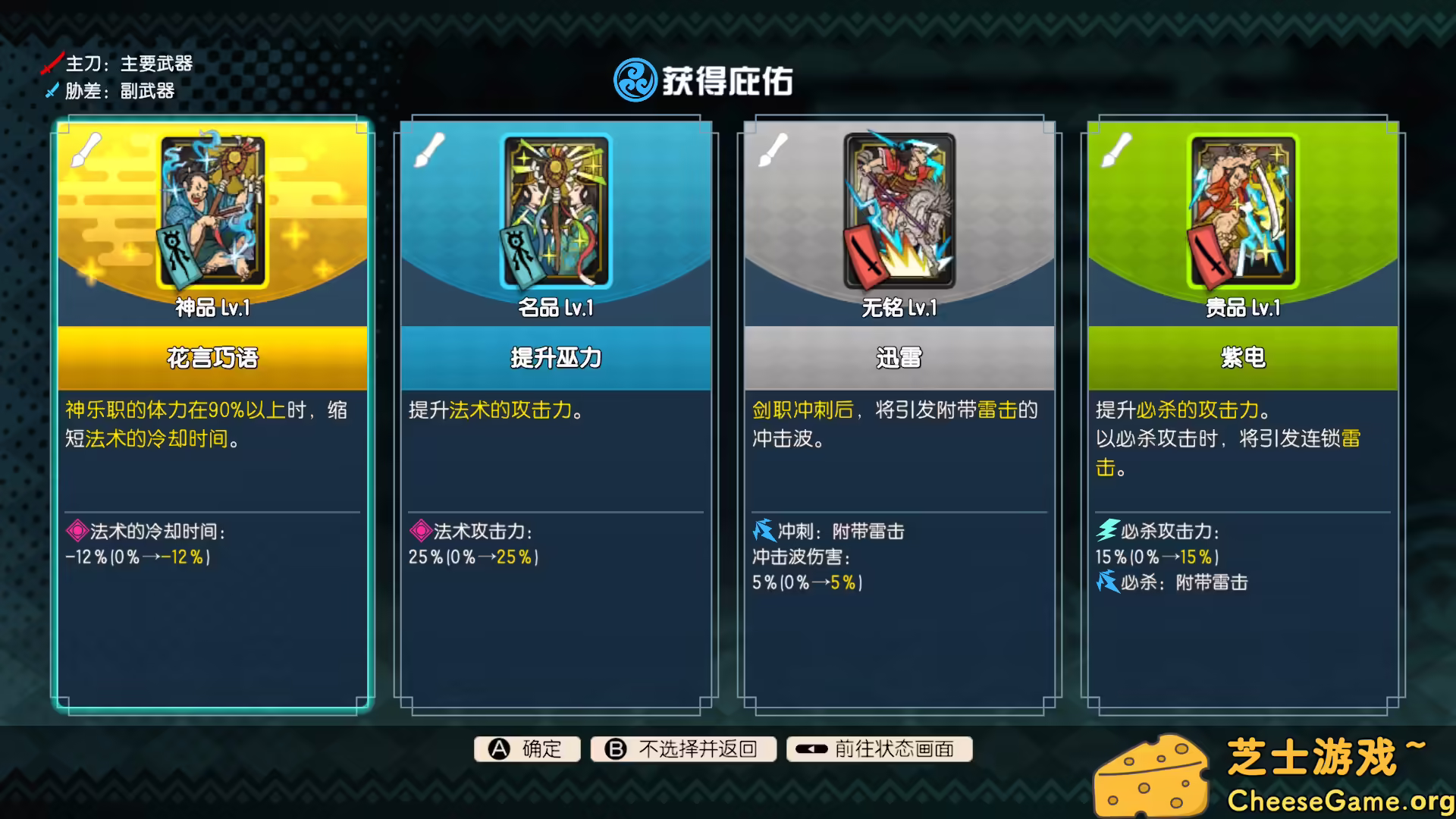1456x819 pixels.
Task: Open the 前往状态画面 status screen option
Action: (x=880, y=749)
